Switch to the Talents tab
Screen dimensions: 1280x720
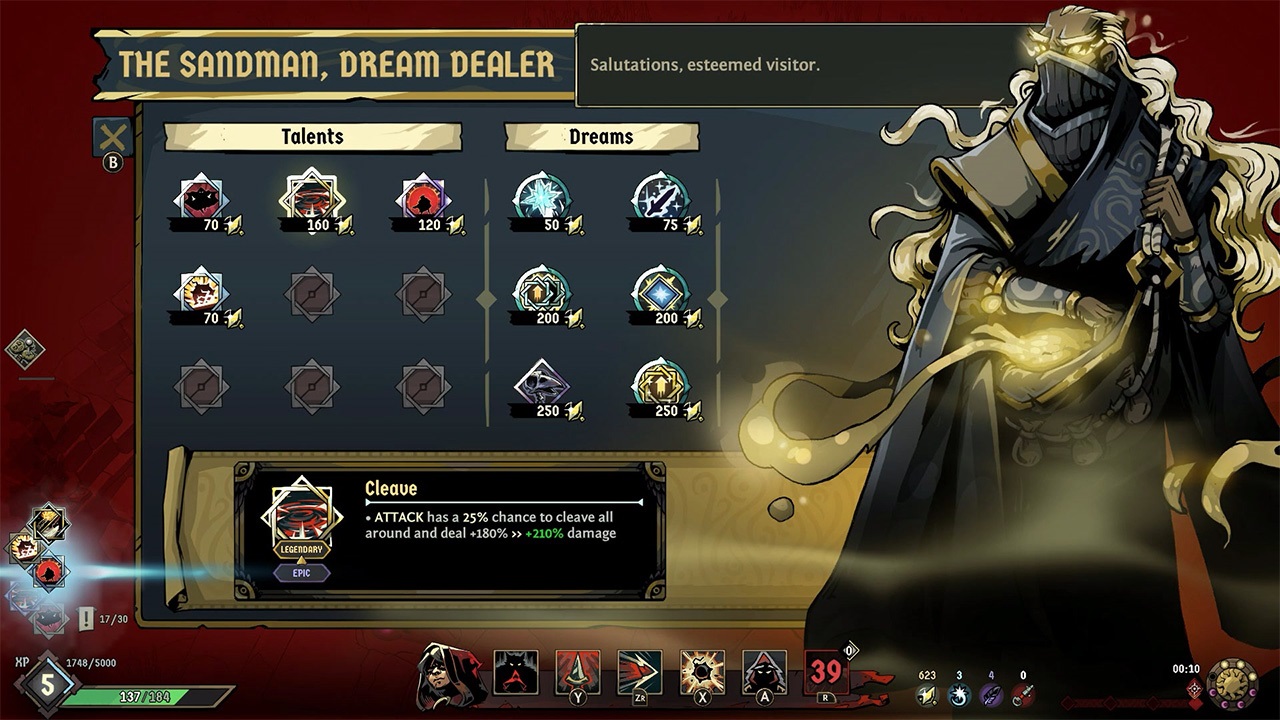point(313,137)
